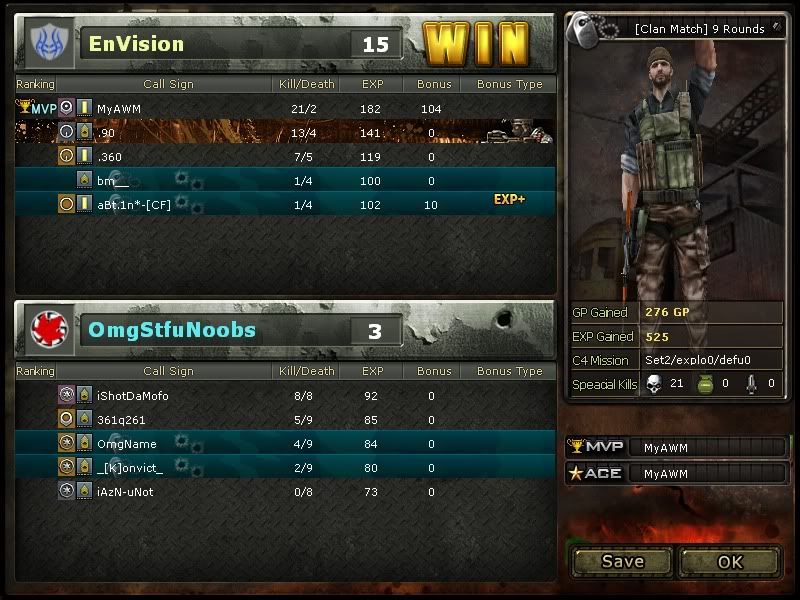Select the .90 player row
The height and width of the screenshot is (600, 800).
point(284,132)
